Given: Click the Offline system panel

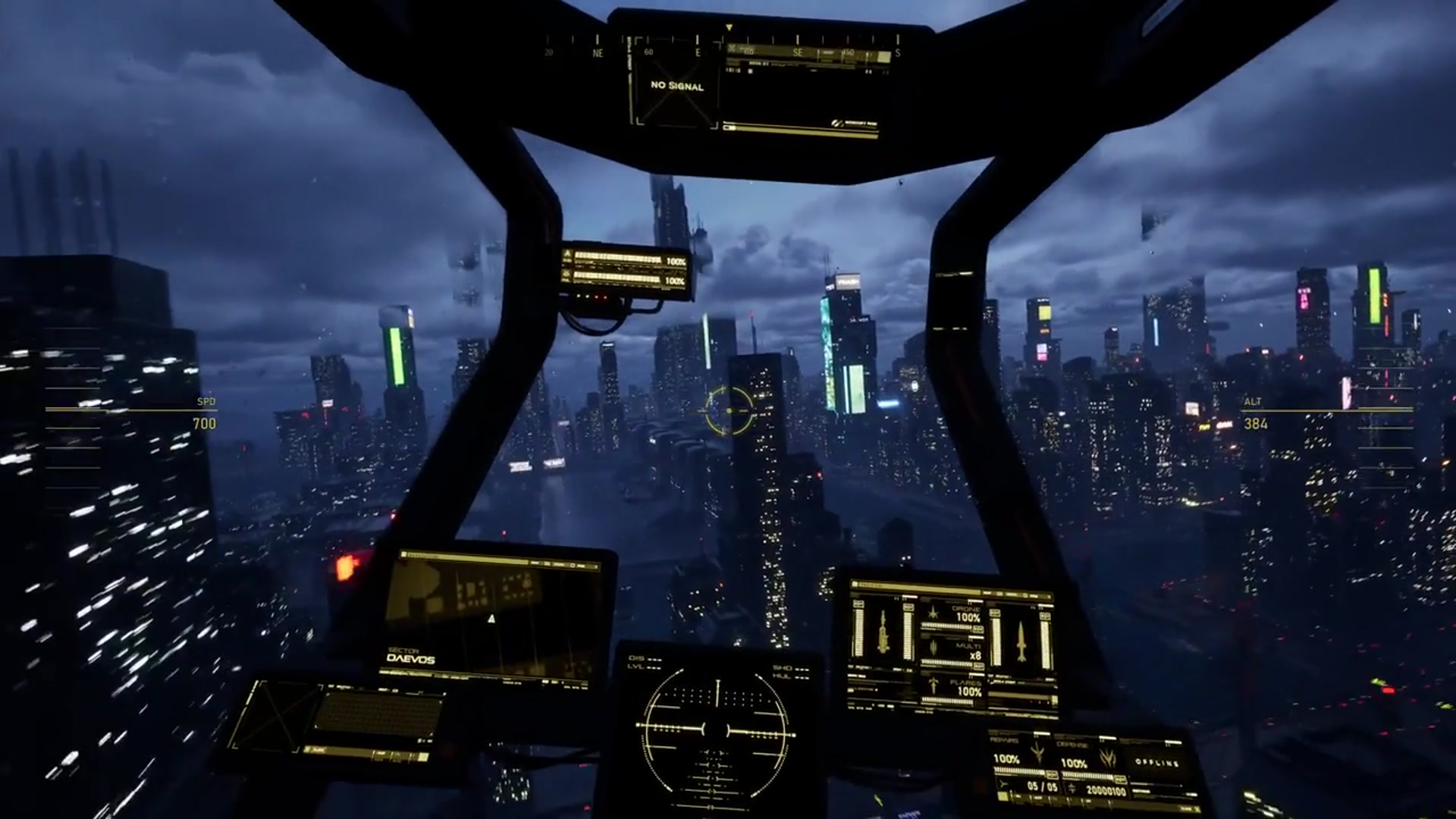Looking at the screenshot, I should pyautogui.click(x=1156, y=761).
